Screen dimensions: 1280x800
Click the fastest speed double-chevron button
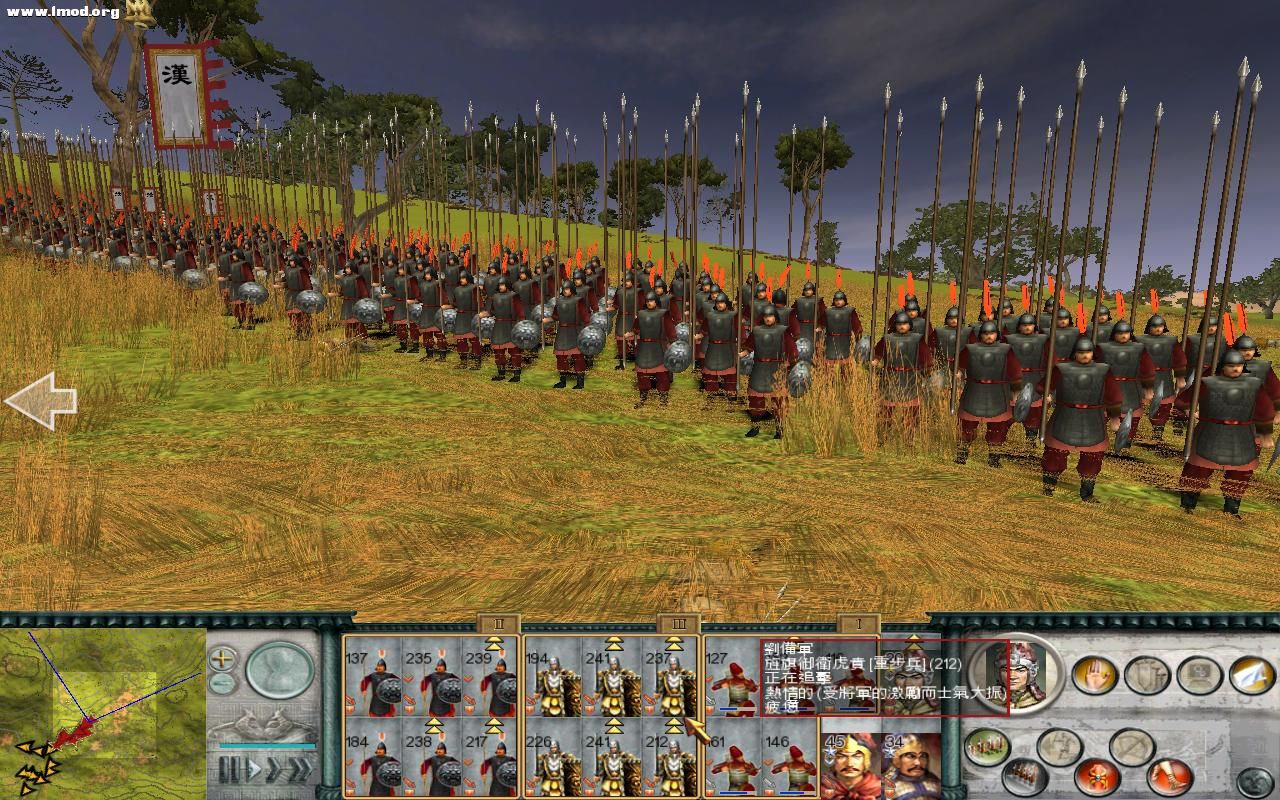pyautogui.click(x=300, y=768)
